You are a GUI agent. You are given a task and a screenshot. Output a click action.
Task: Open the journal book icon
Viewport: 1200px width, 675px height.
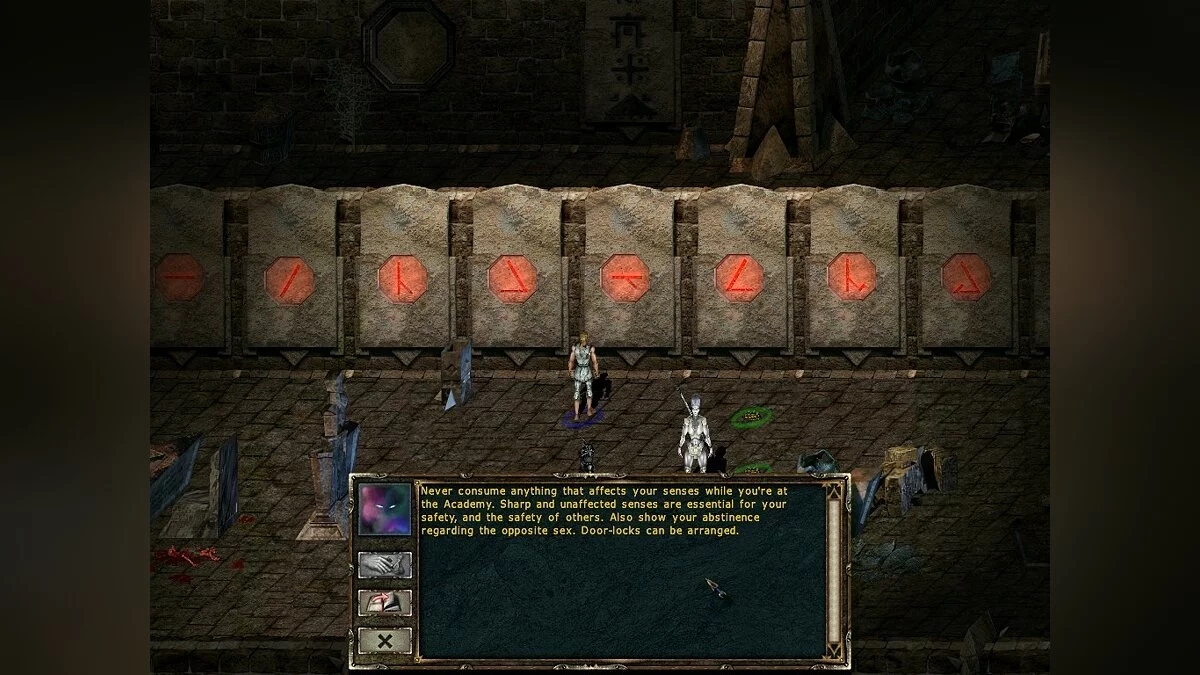point(384,603)
